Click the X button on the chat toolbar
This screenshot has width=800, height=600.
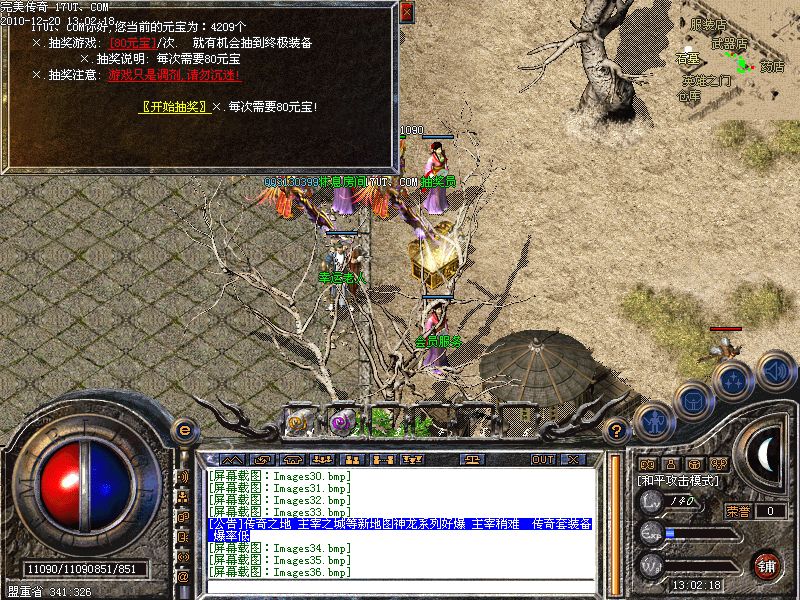coord(573,459)
